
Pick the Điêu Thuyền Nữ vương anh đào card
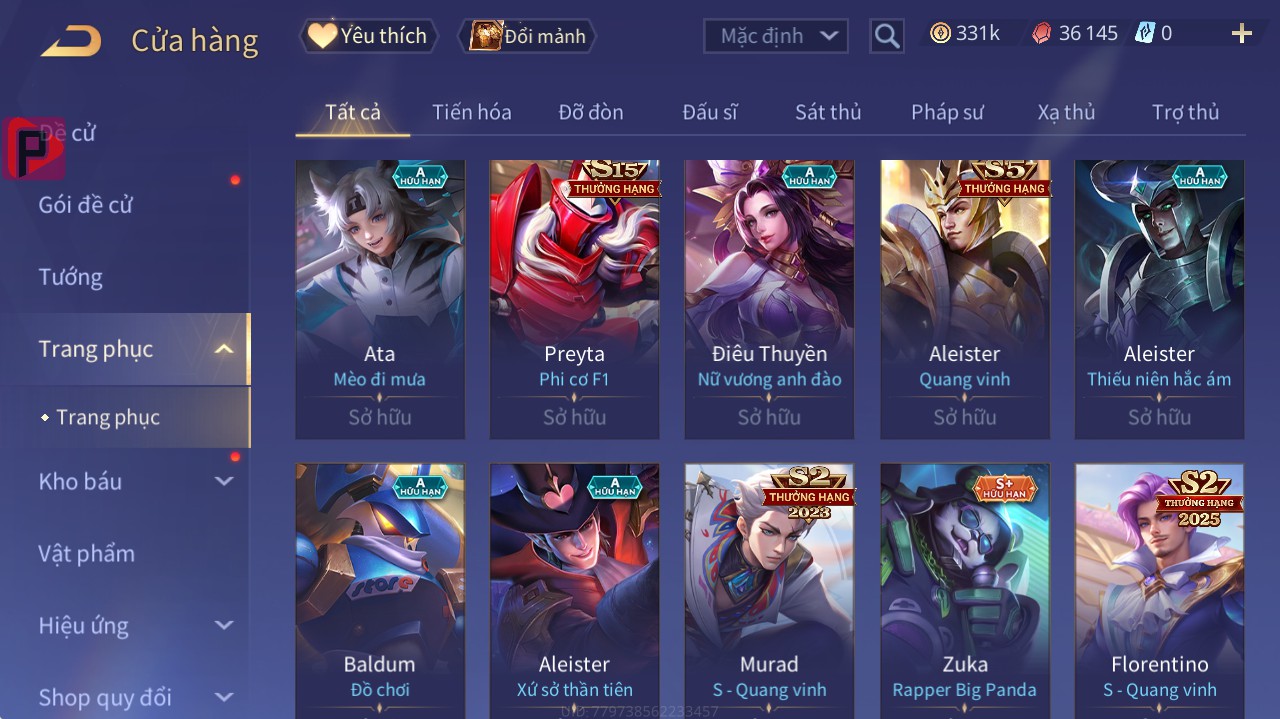(x=769, y=299)
